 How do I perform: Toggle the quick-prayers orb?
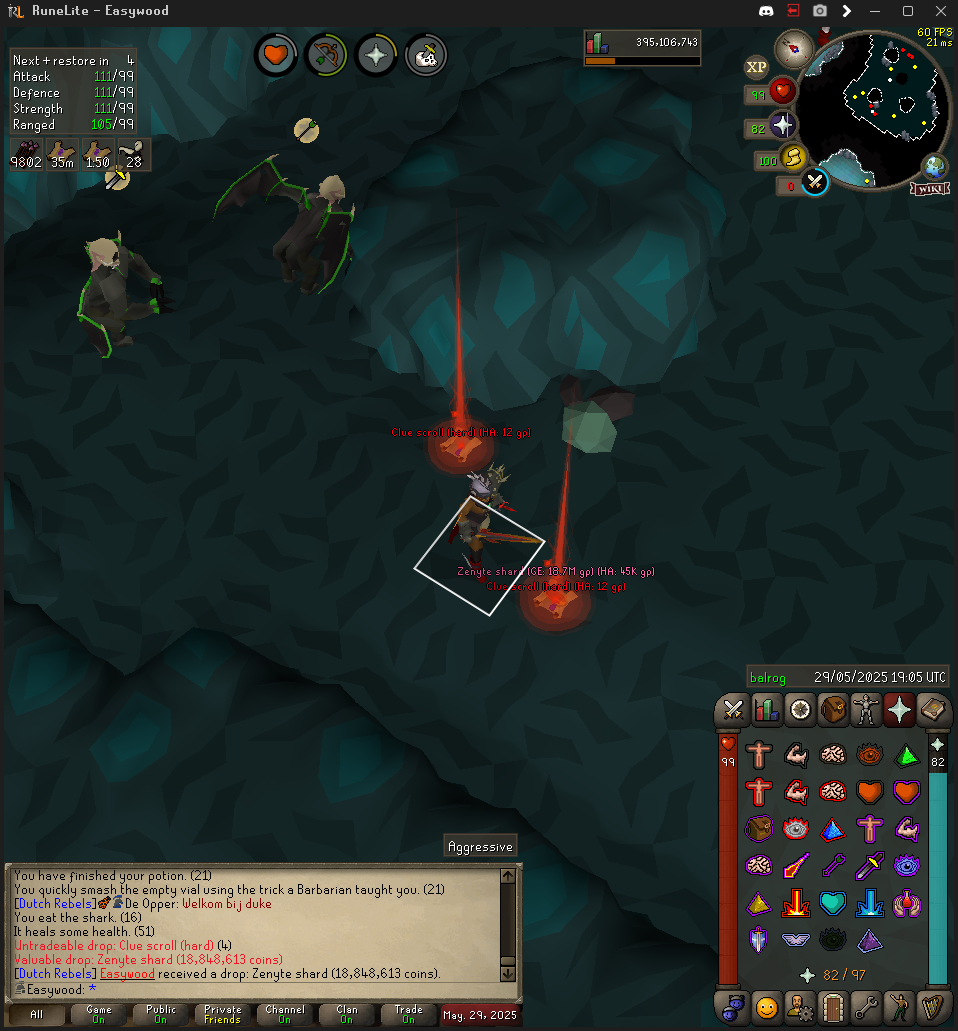(x=784, y=127)
